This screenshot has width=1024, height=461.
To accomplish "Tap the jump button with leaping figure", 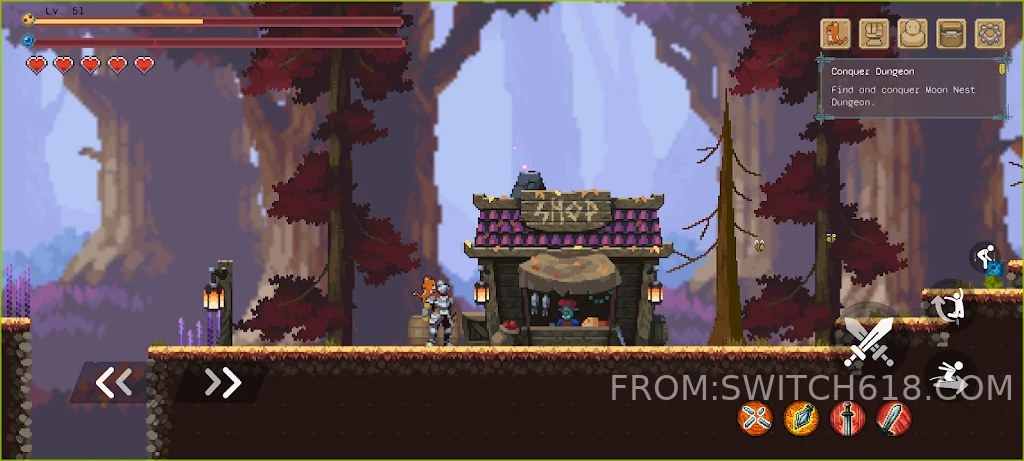I will (950, 306).
